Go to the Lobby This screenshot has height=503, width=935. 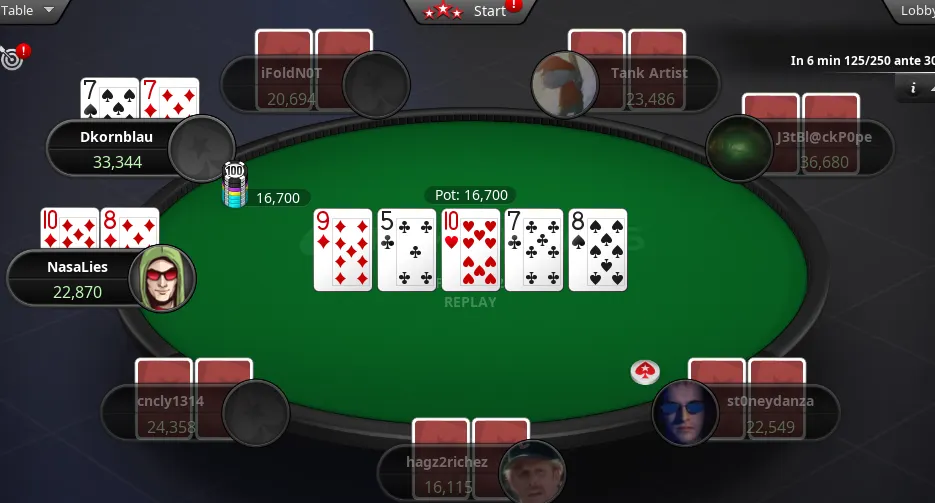coord(915,11)
